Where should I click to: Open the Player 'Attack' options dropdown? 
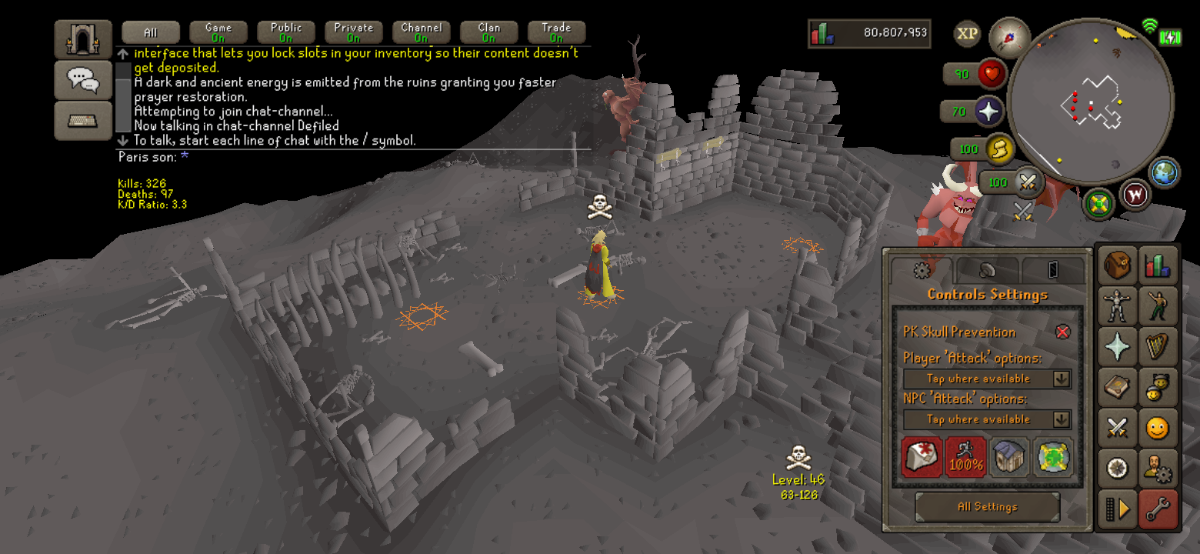tap(986, 379)
